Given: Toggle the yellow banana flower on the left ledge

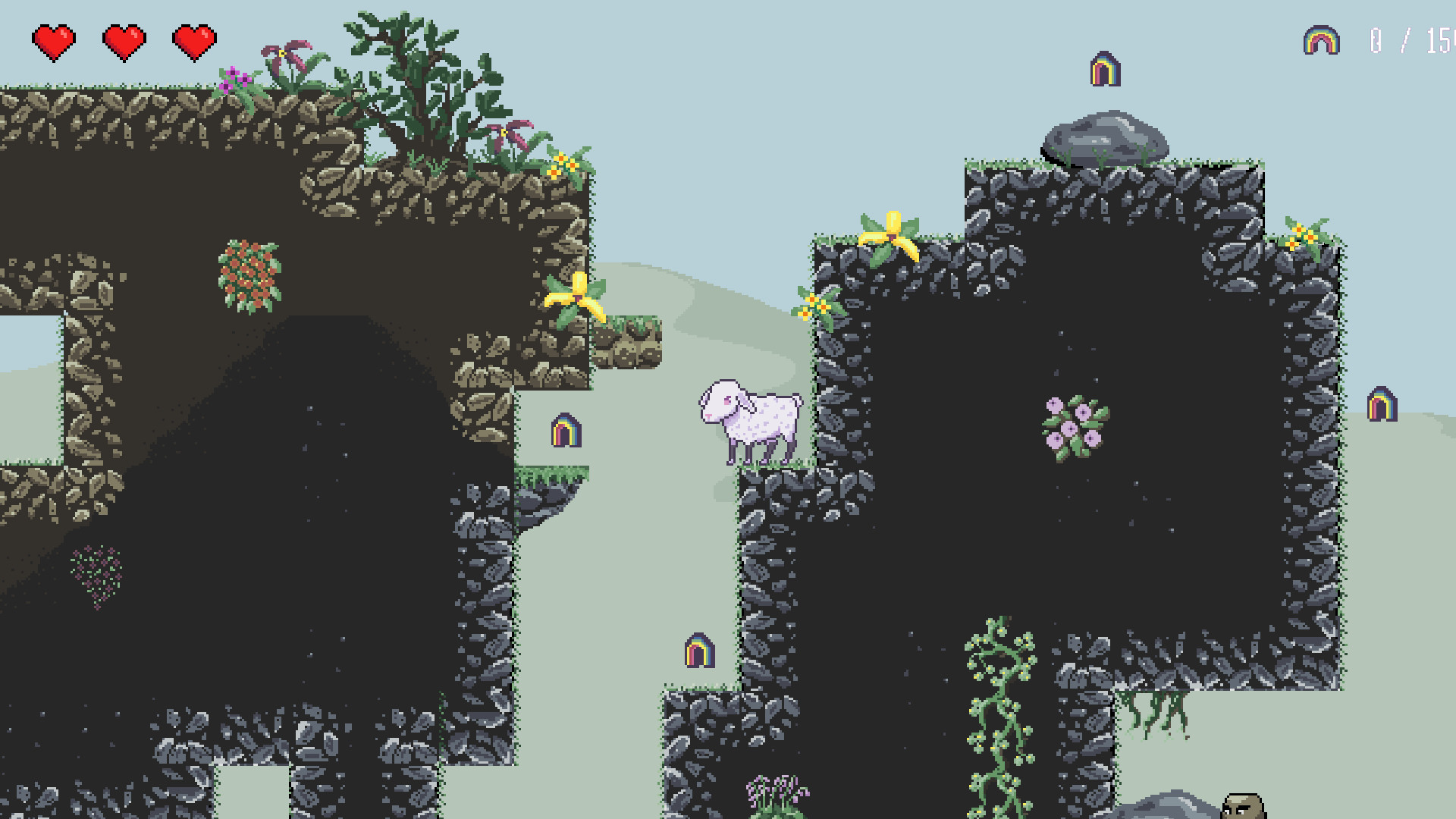Looking at the screenshot, I should click(578, 298).
